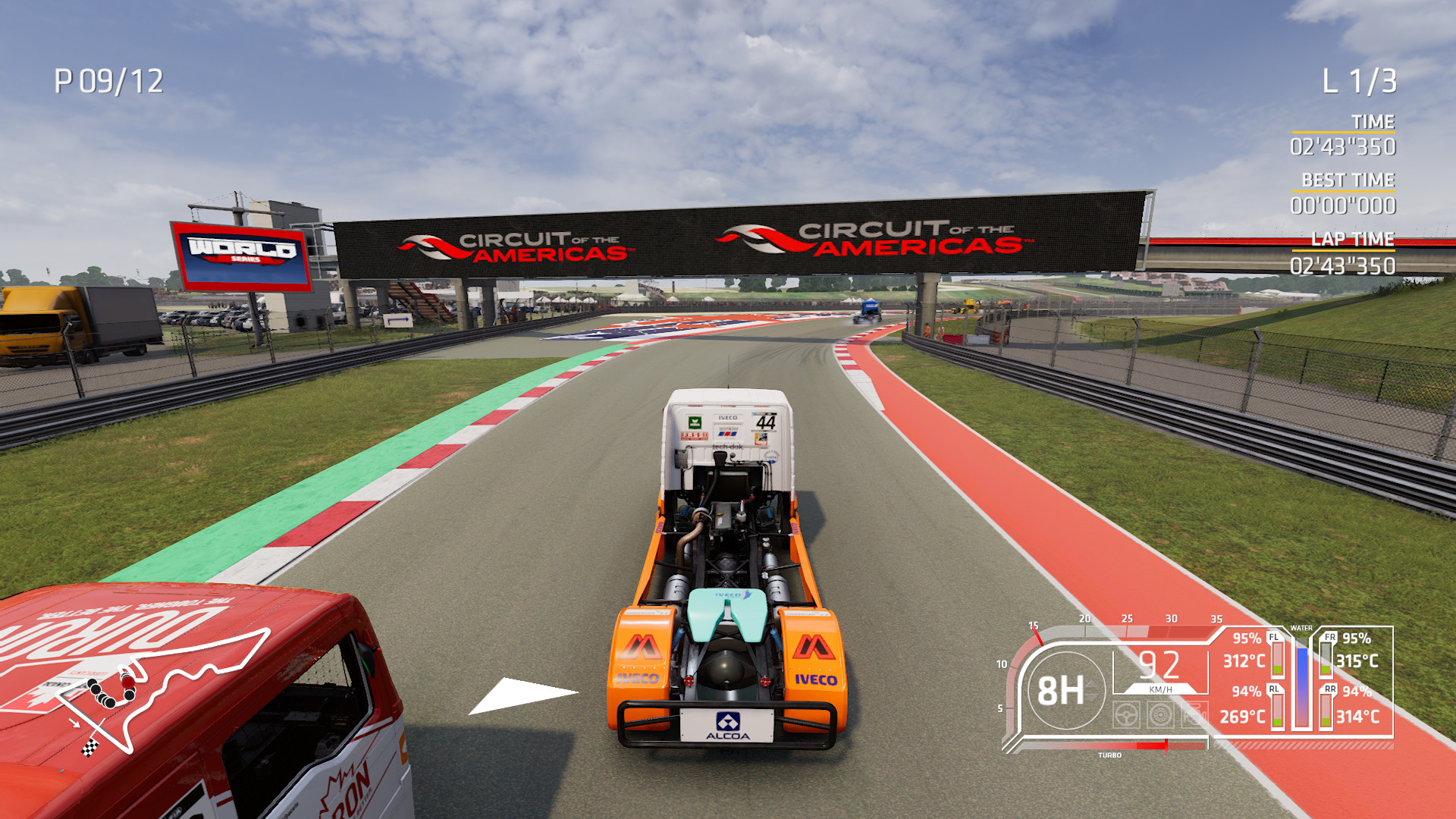Select the steering wheel damage icon
Viewport: 1456px width, 819px height.
[1127, 715]
